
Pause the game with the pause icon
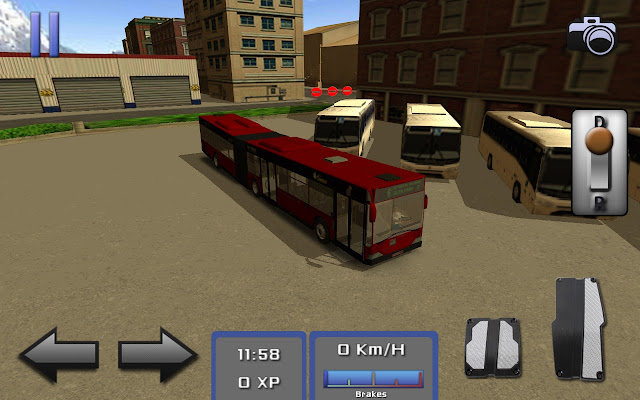[x=44, y=32]
